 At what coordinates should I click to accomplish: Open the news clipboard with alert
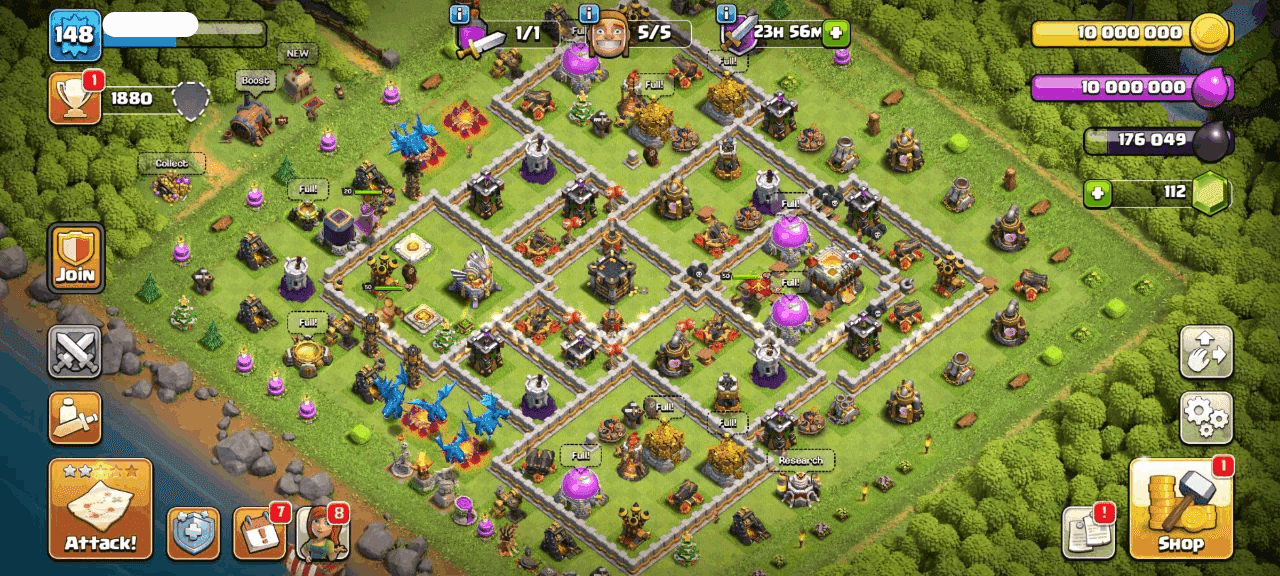pos(1088,532)
